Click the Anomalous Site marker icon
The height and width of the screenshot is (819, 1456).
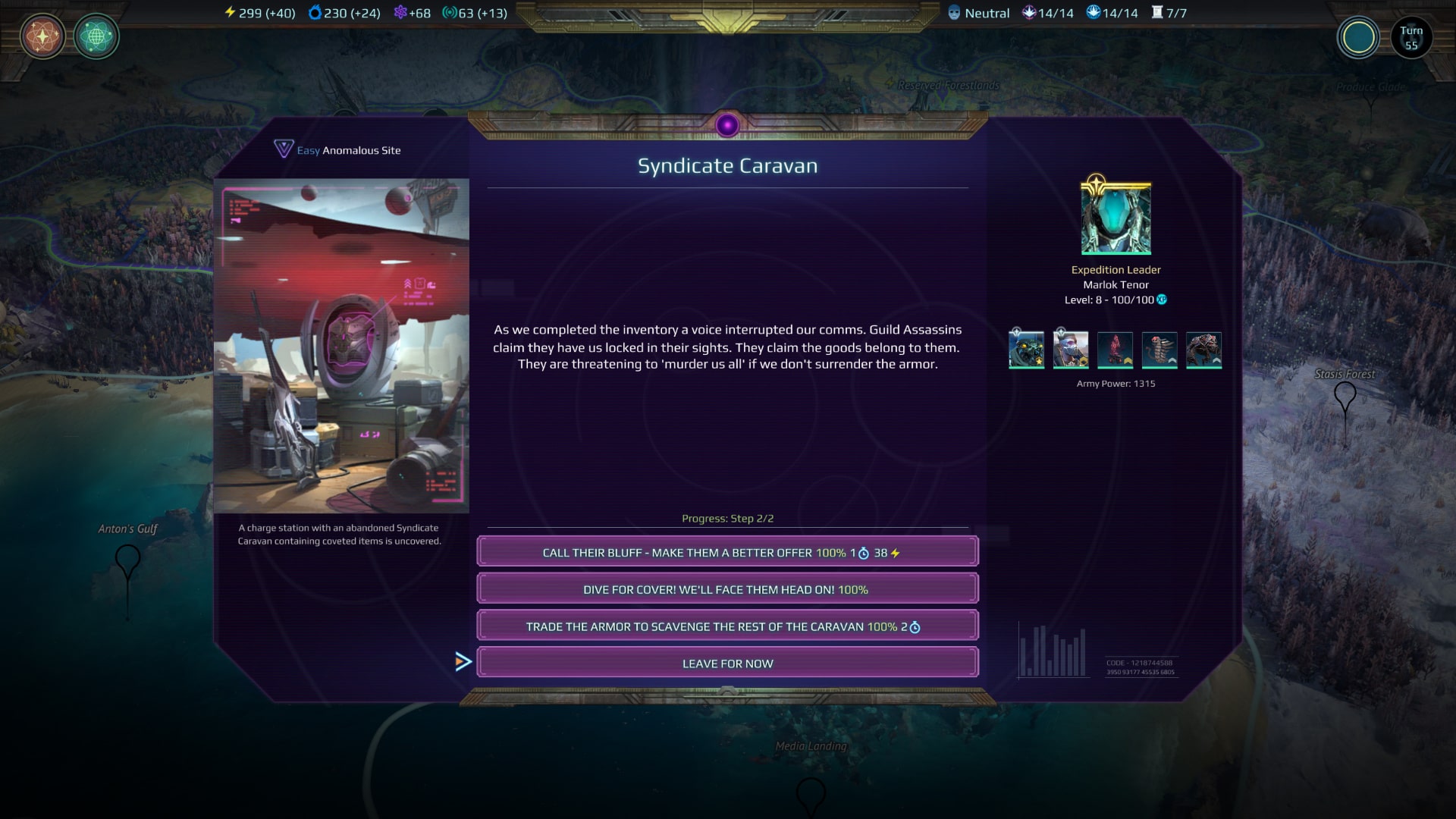(282, 149)
